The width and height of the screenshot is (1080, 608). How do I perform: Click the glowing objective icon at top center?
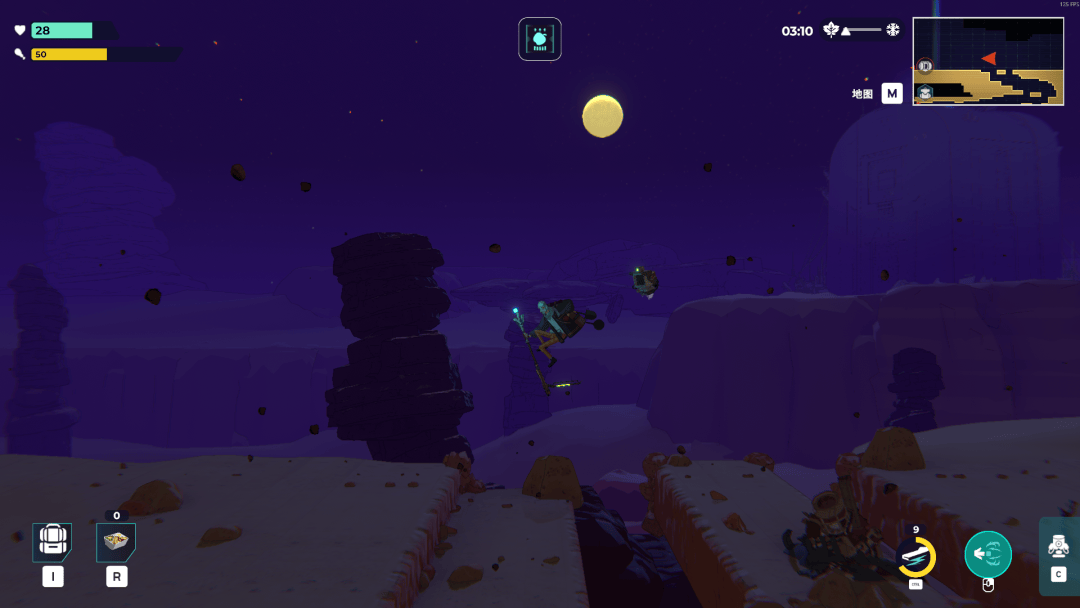[540, 39]
